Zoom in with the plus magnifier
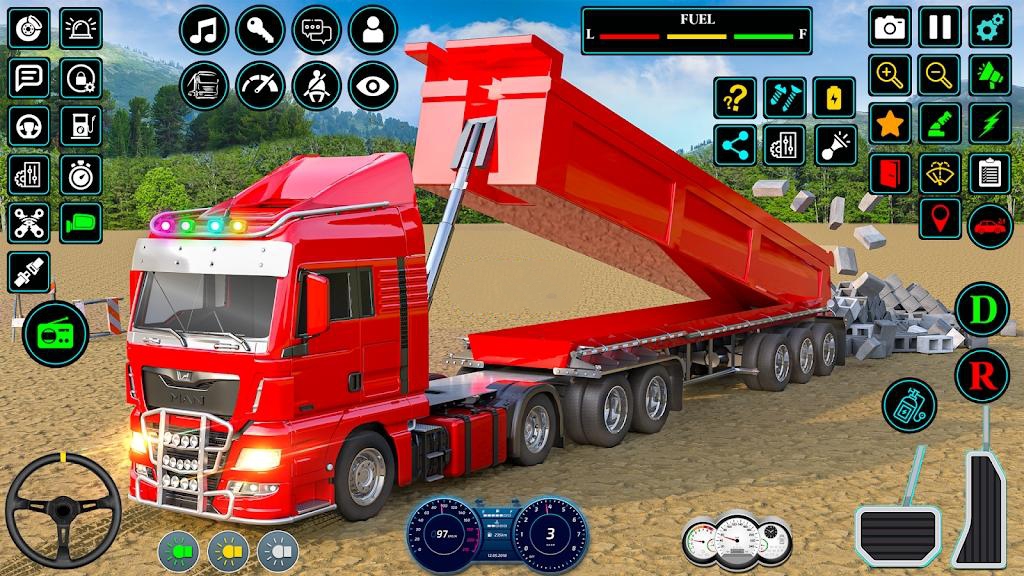This screenshot has width=1024, height=576. (889, 75)
